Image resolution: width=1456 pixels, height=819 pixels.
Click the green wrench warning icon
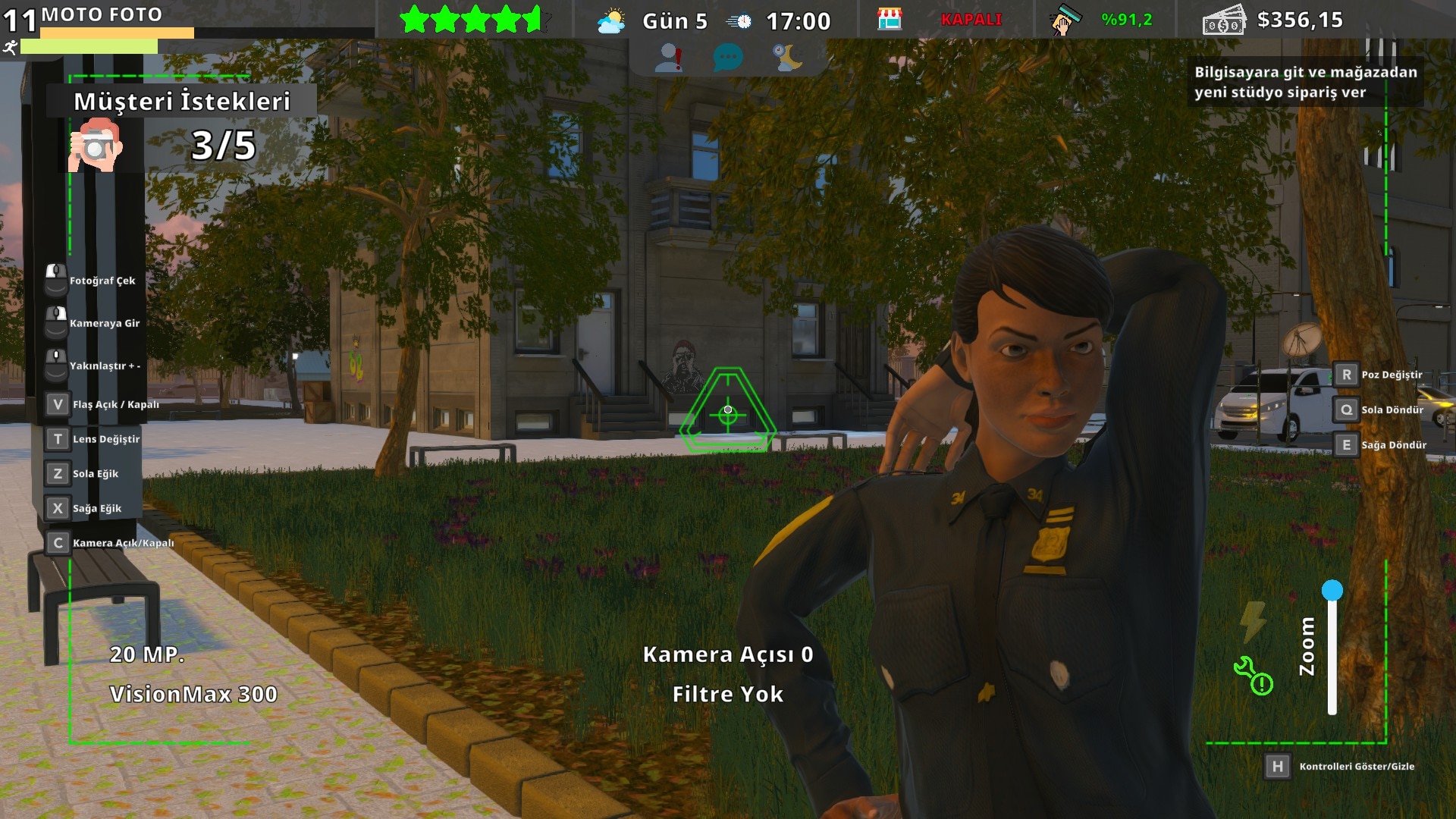tap(1253, 676)
